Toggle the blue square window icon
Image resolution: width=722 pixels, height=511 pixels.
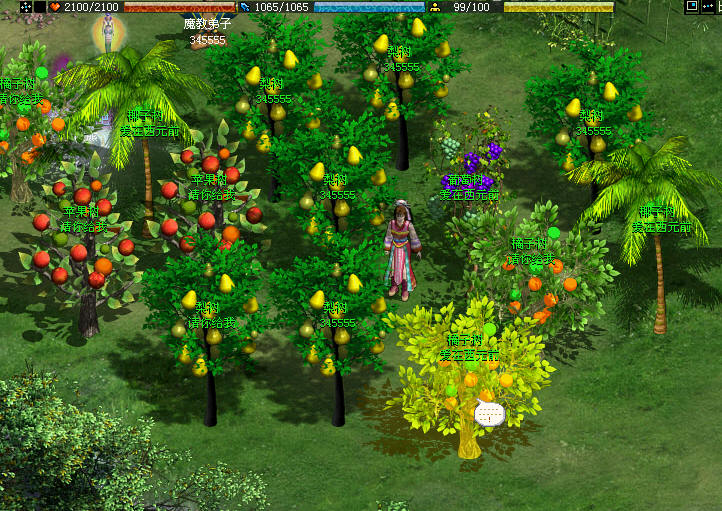(692, 6)
